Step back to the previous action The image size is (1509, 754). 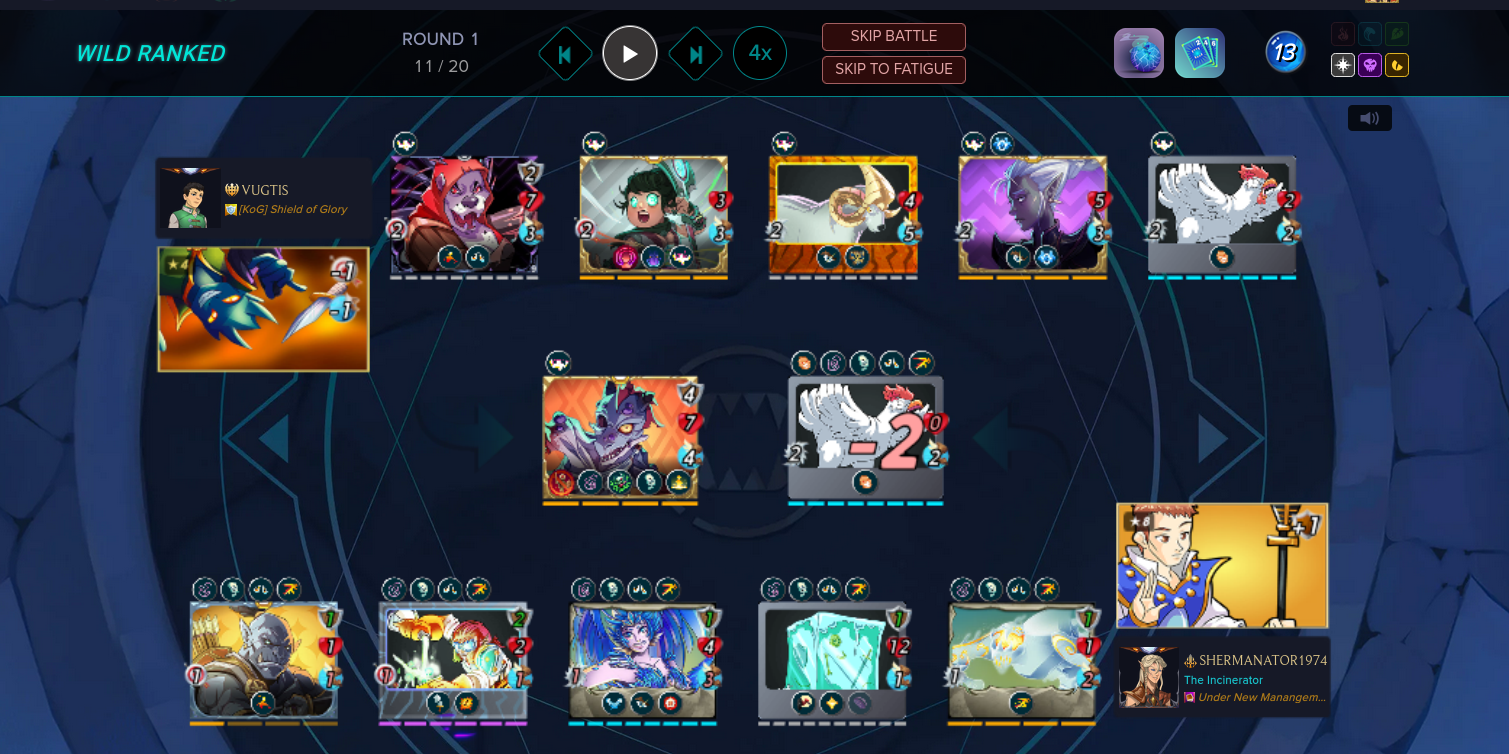point(564,54)
